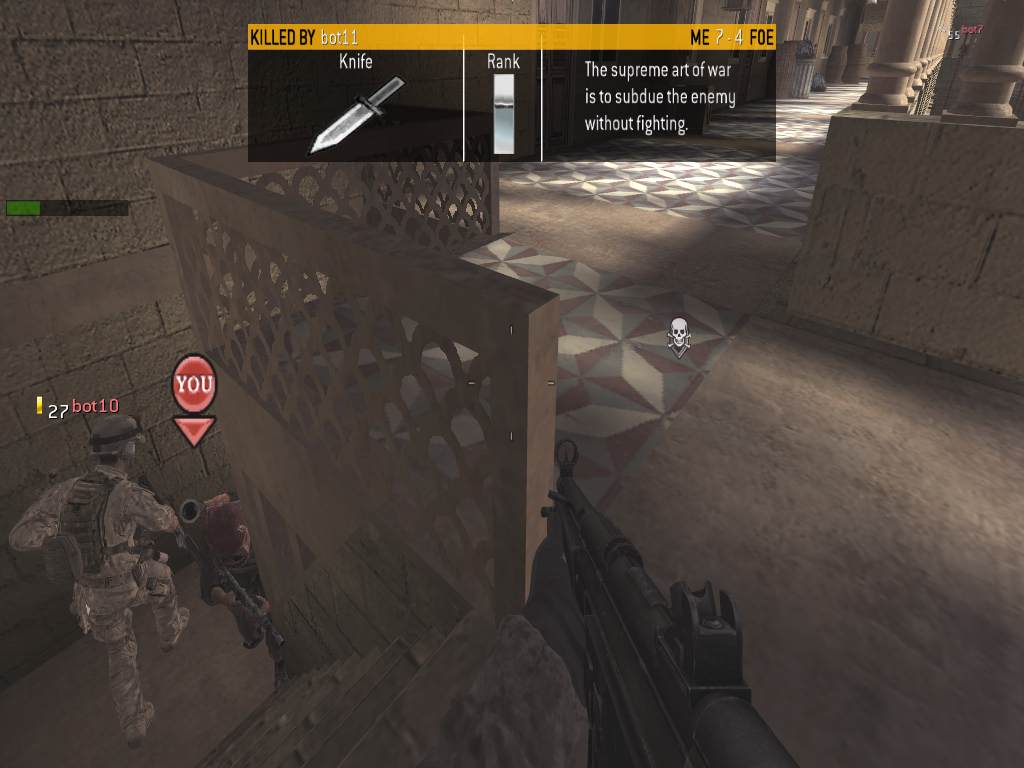The image size is (1024, 768).
Task: Select the Rank insignia in killcam panel
Action: pos(503,114)
